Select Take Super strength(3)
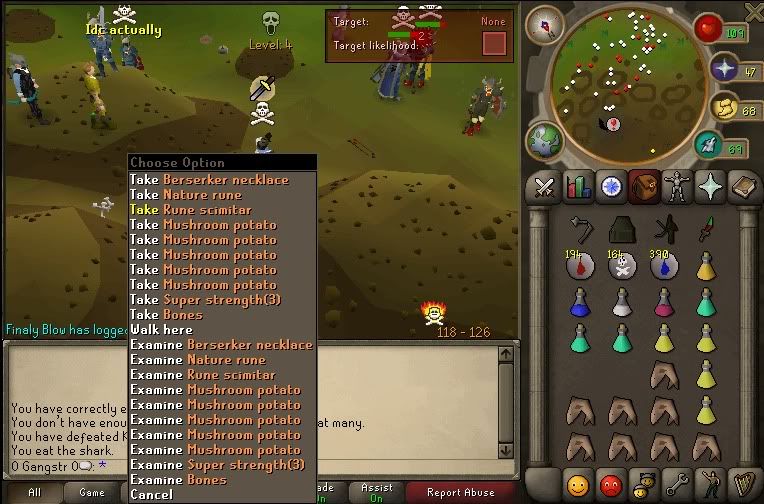Viewport: 764px width, 504px height. pyautogui.click(x=217, y=300)
